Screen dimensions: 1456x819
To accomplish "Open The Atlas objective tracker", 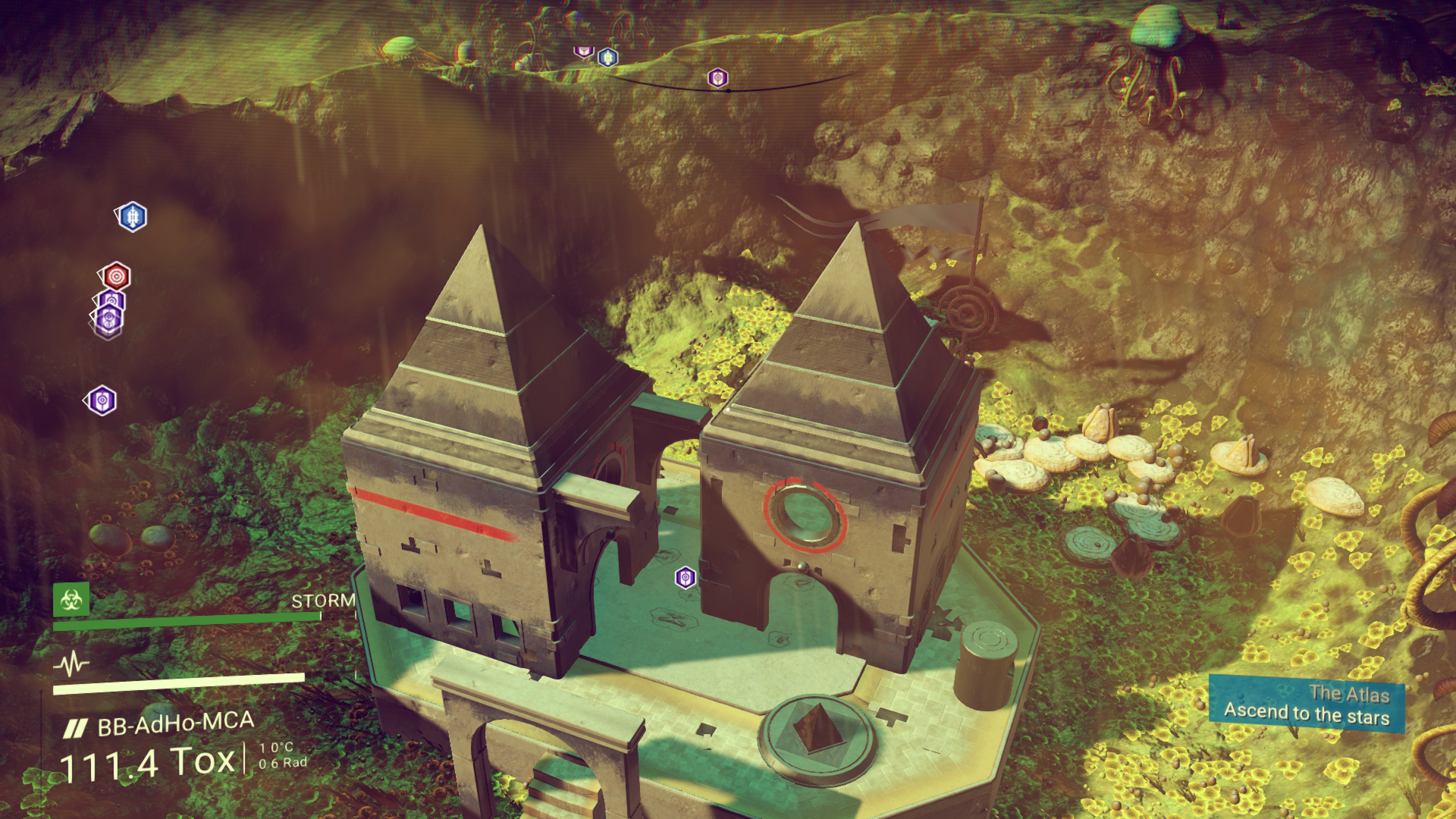I will click(1306, 704).
